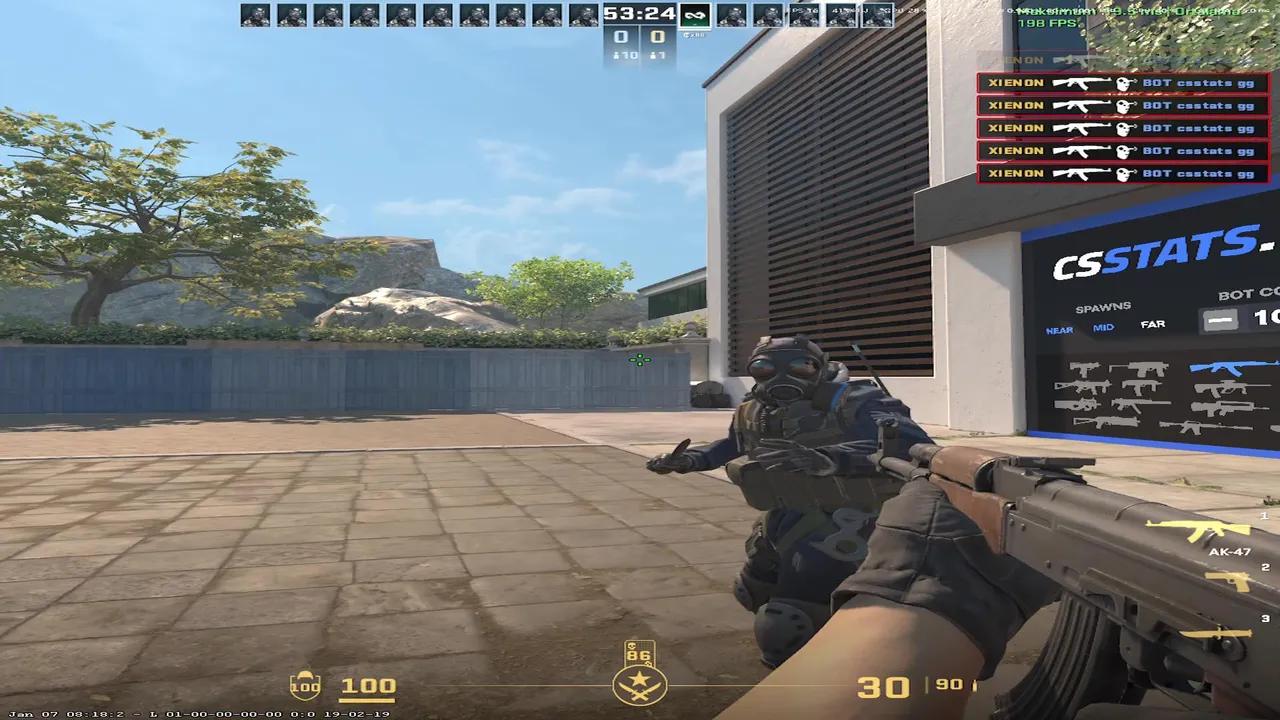The height and width of the screenshot is (720, 1280).
Task: Click a CT player avatar in the top scoreboard
Action: click(260, 13)
